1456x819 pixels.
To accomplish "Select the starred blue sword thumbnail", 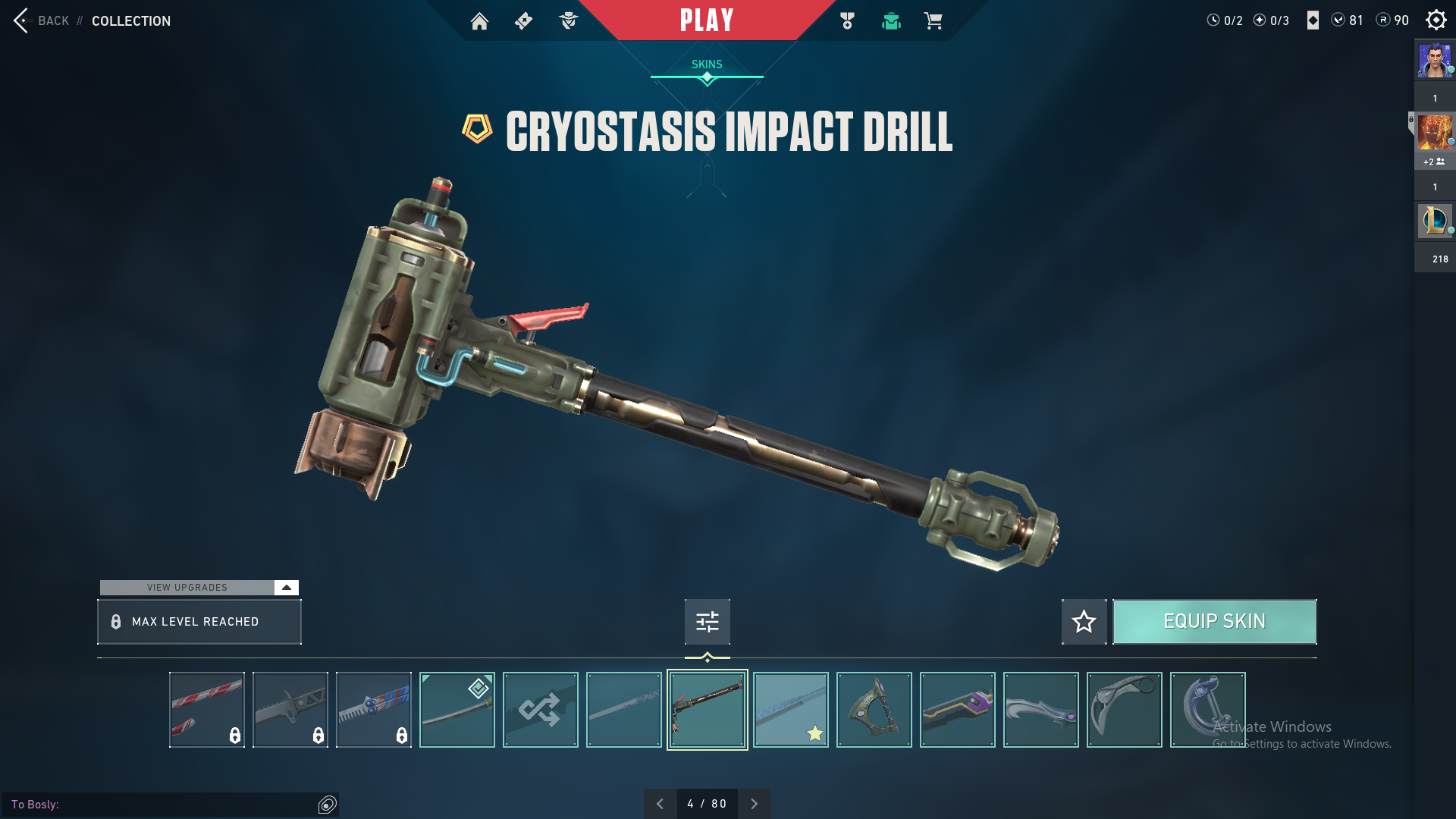I will click(791, 710).
